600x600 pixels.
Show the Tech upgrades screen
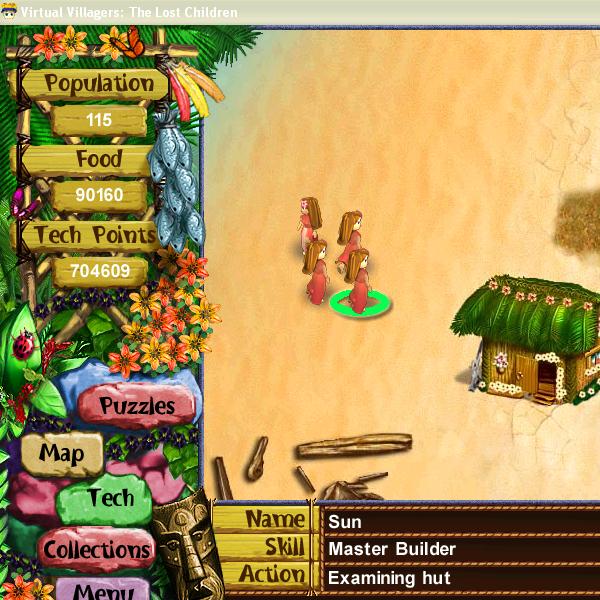tap(109, 498)
